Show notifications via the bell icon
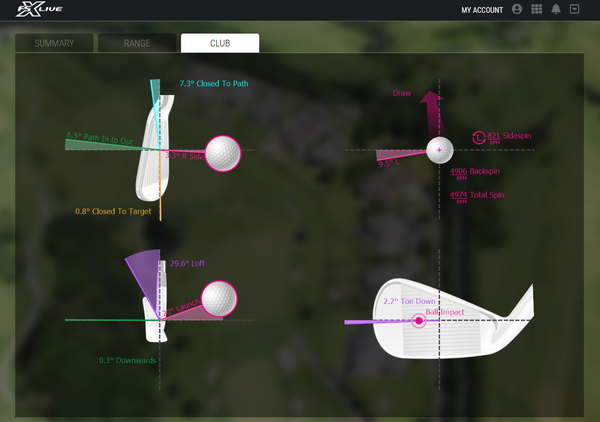This screenshot has height=422, width=600. [x=555, y=10]
